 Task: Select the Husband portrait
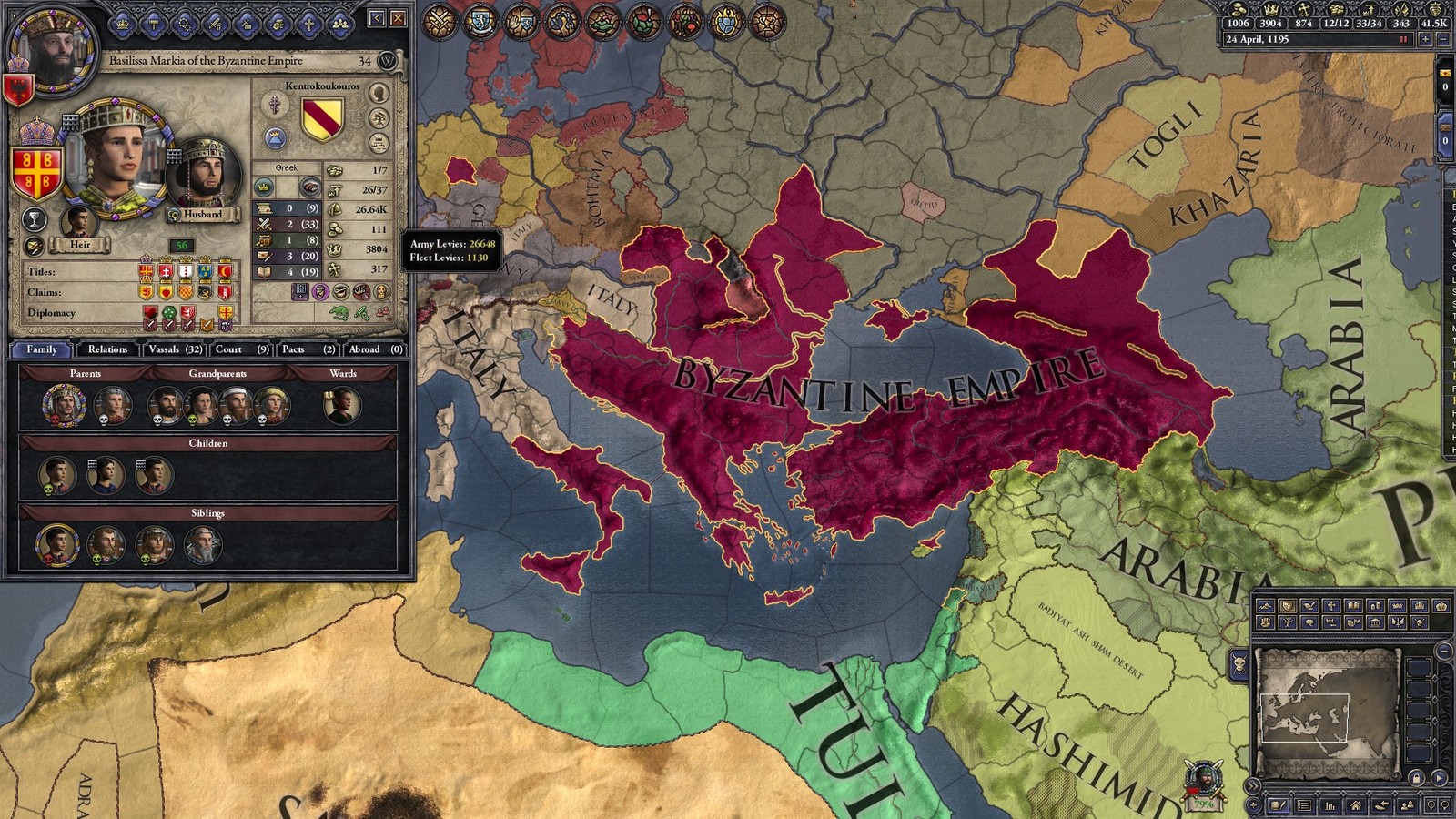tap(204, 177)
